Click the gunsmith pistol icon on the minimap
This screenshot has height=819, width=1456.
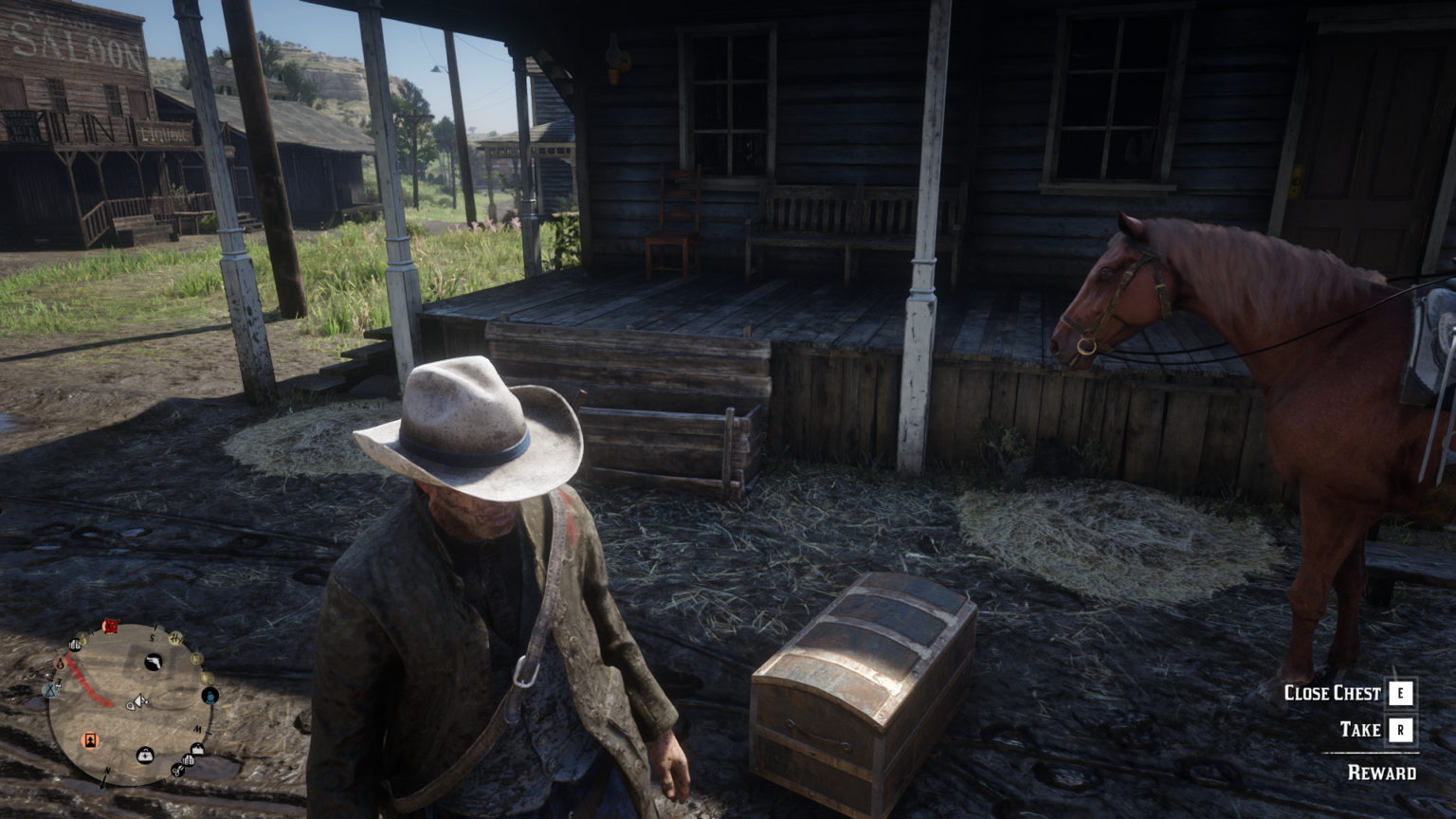(153, 662)
